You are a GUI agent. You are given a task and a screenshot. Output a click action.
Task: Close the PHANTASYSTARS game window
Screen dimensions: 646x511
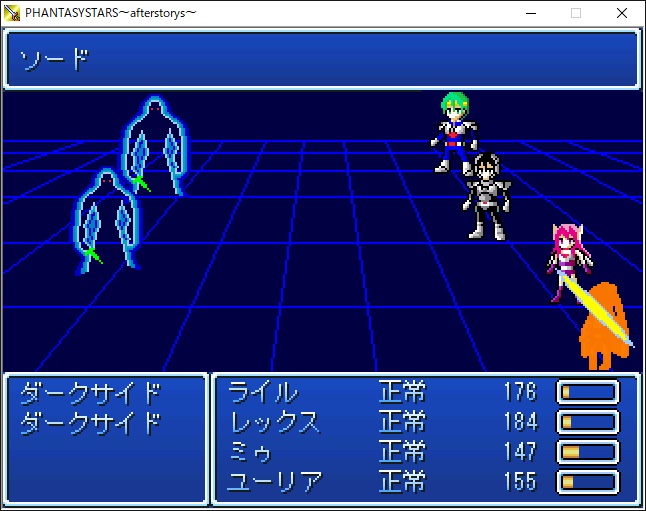tap(621, 13)
